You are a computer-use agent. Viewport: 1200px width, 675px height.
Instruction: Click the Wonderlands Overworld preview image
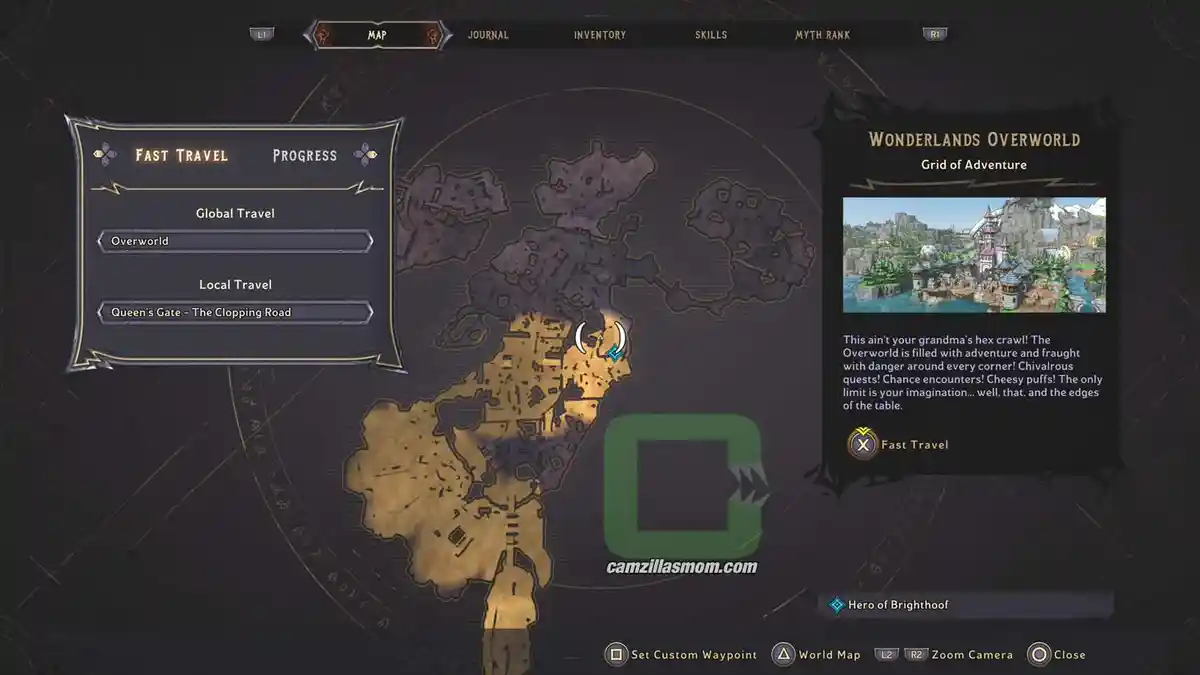(974, 255)
